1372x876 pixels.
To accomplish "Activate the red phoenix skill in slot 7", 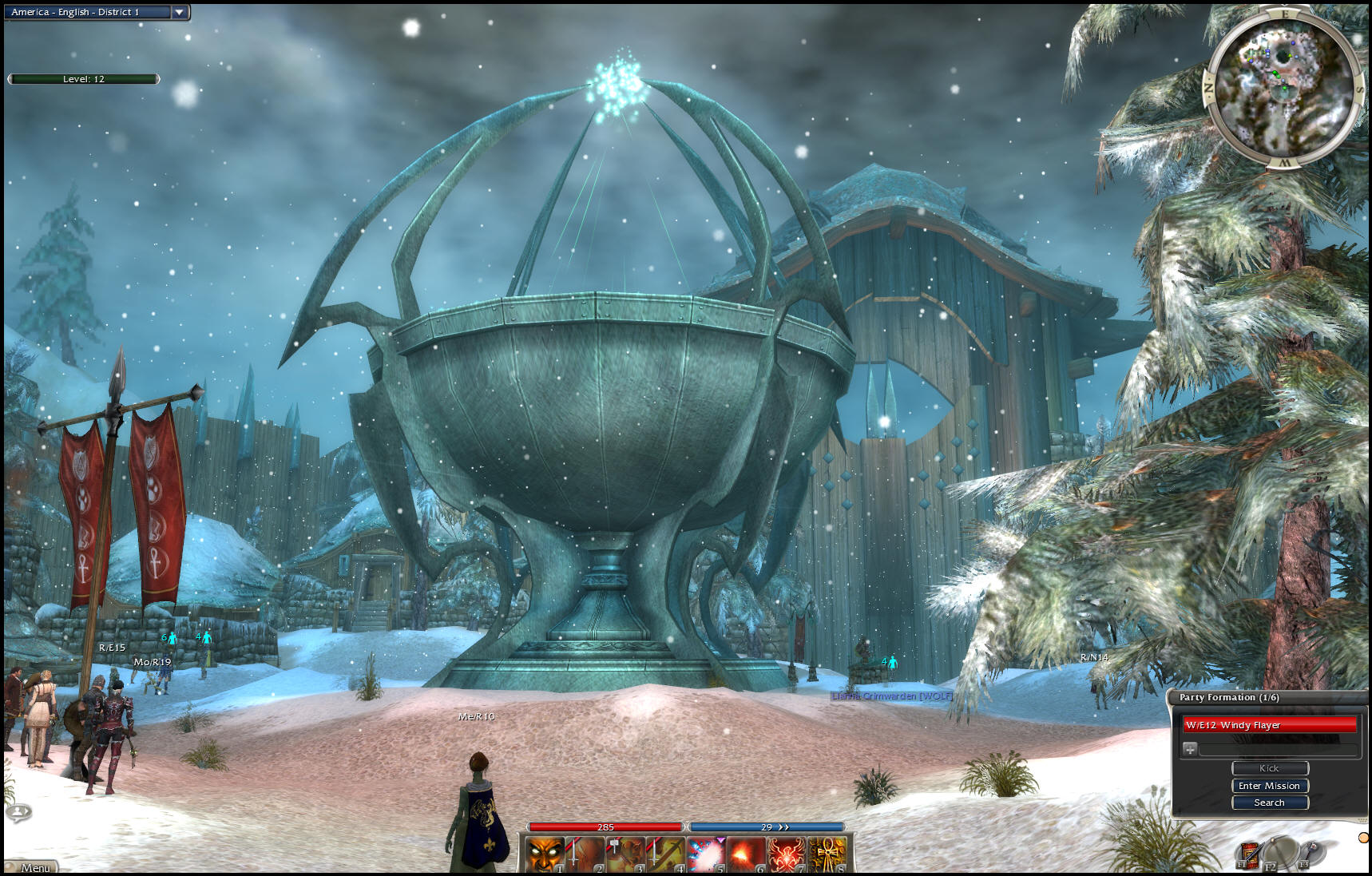I will [787, 854].
